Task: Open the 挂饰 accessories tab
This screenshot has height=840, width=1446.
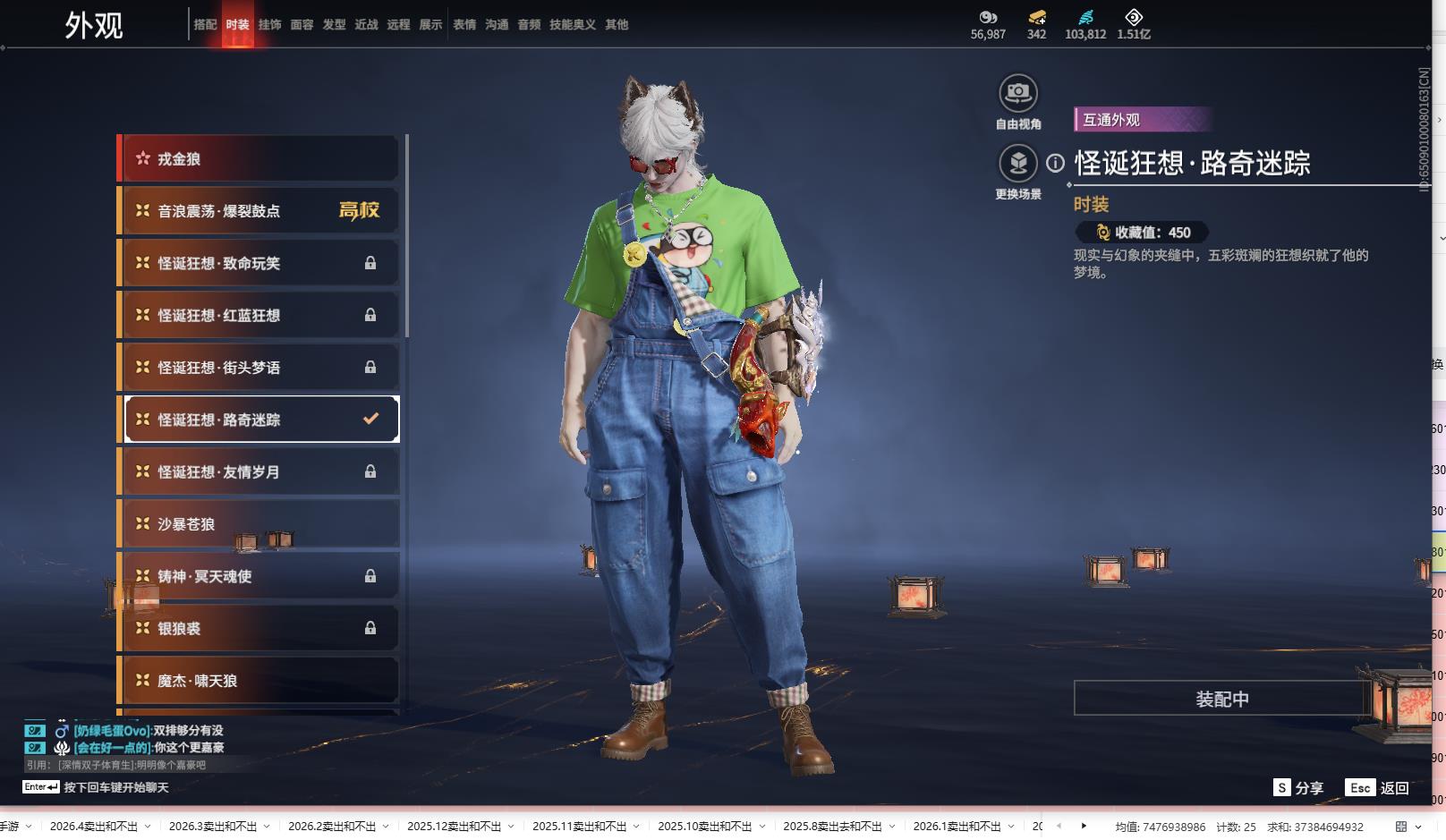Action: (x=269, y=25)
